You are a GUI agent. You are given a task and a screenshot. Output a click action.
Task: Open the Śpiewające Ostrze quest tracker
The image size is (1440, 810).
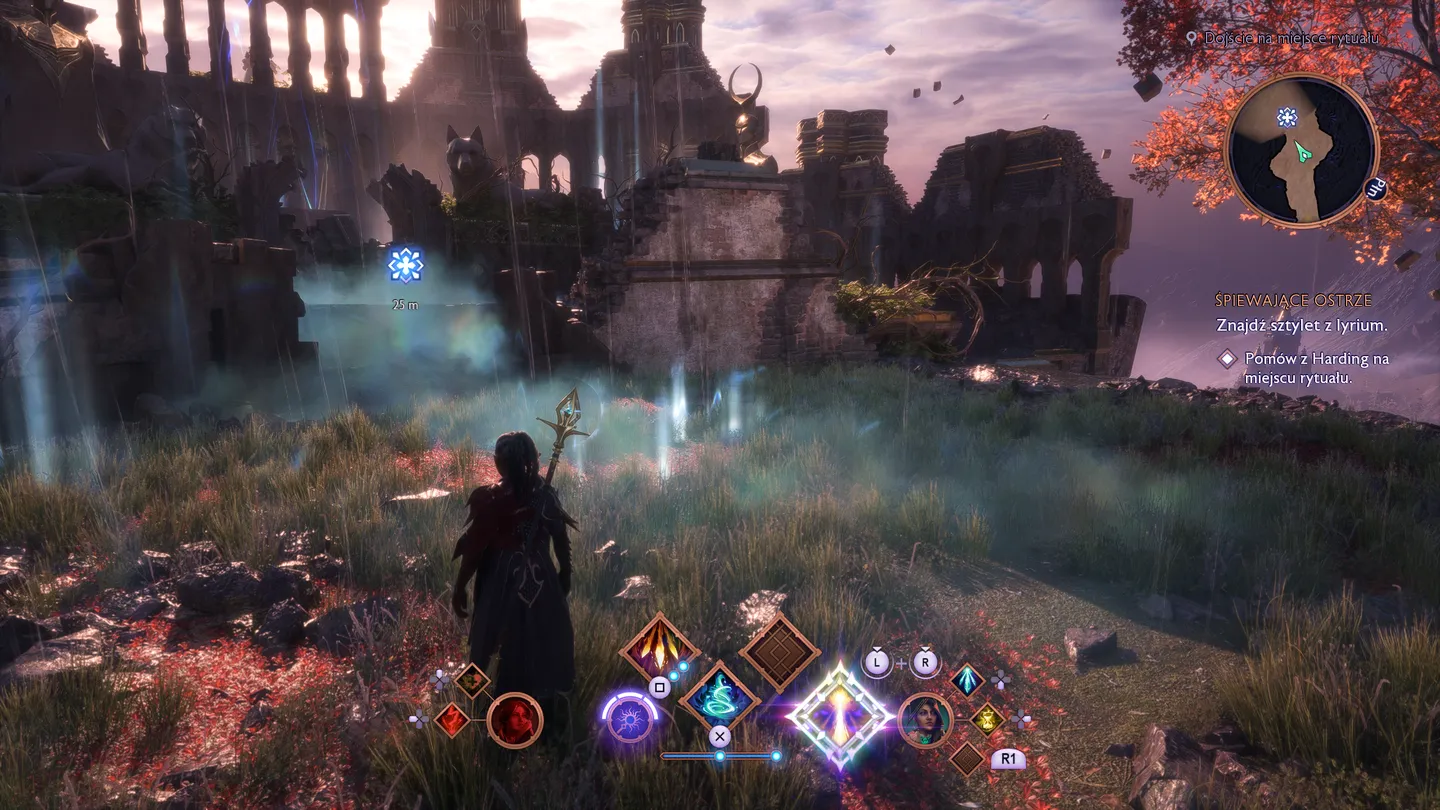[1293, 300]
